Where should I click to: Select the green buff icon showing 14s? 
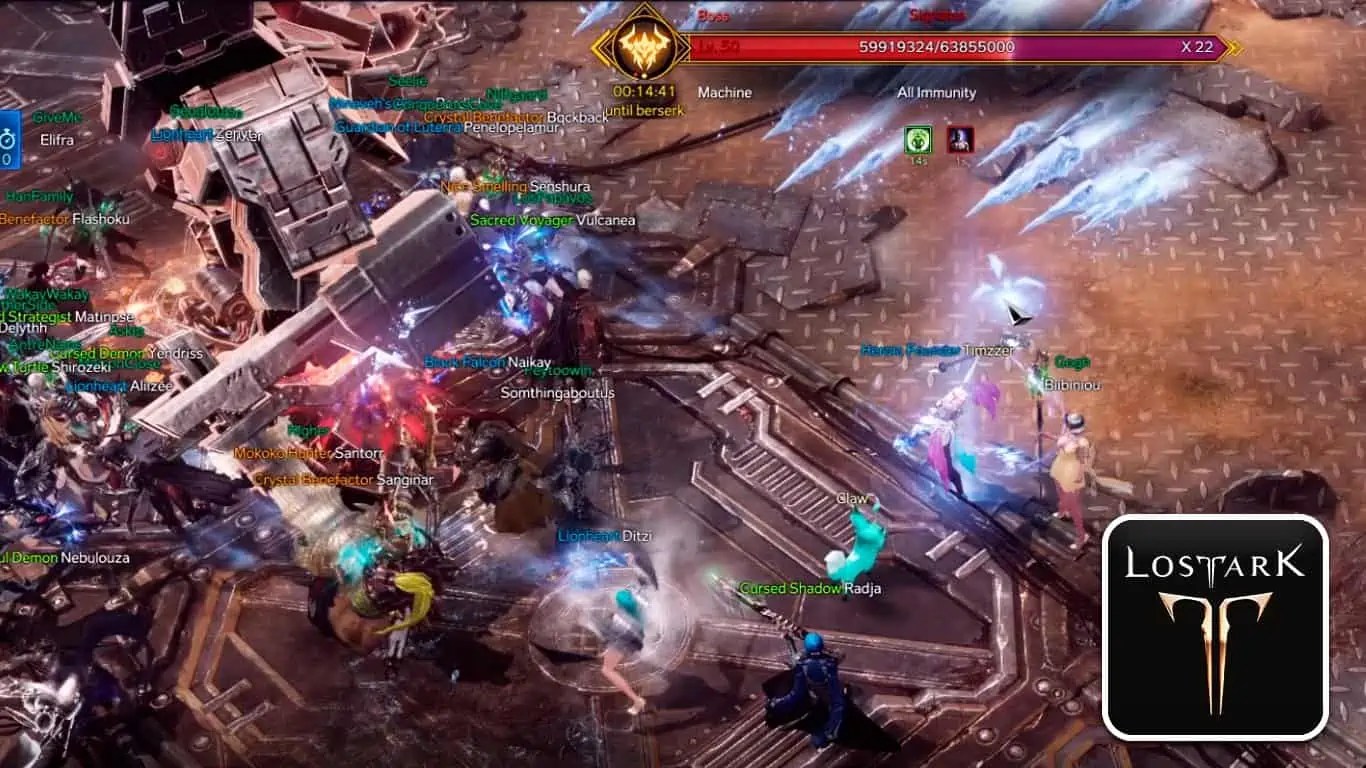pos(919,139)
